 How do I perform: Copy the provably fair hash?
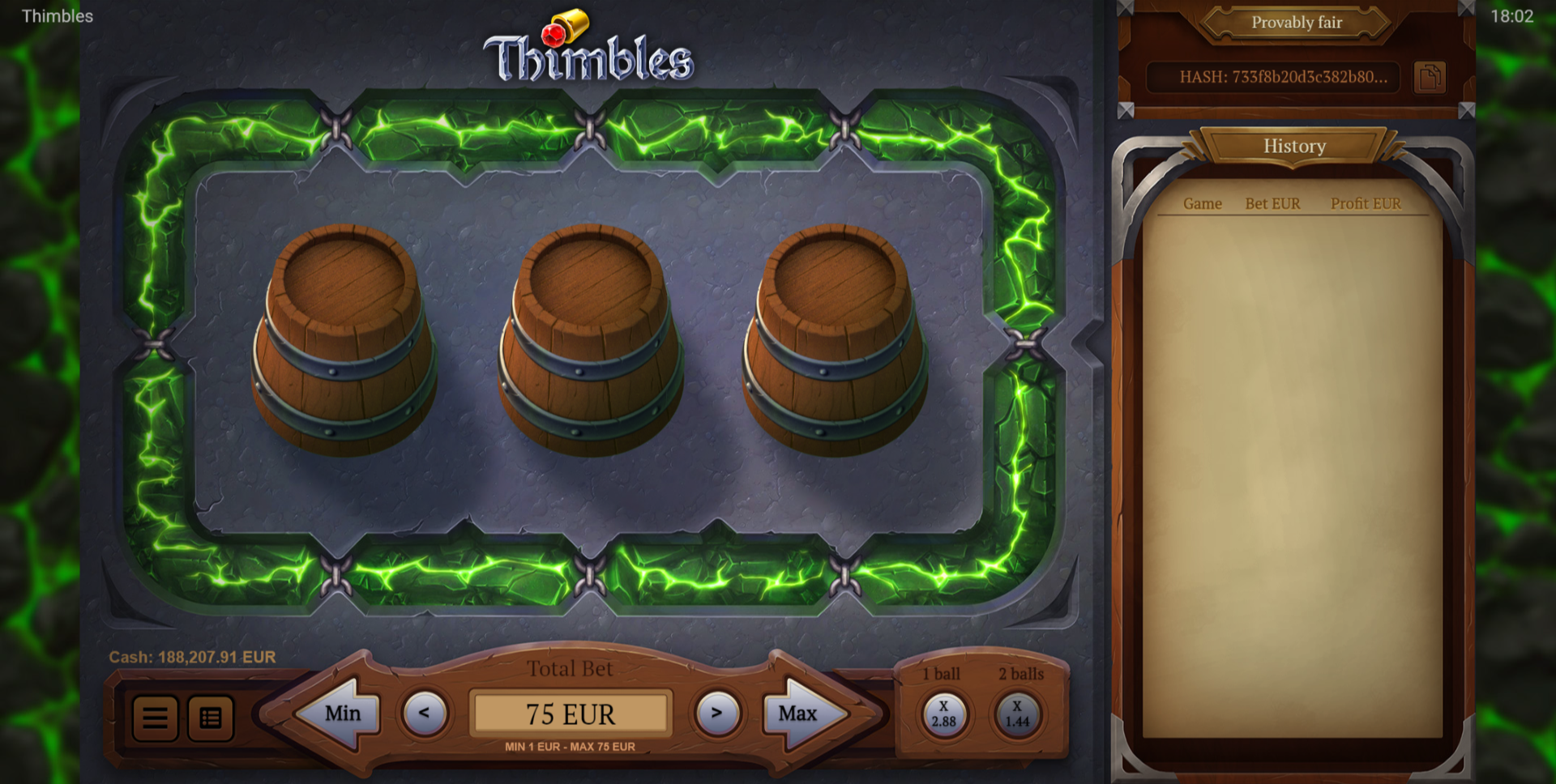coord(1431,76)
